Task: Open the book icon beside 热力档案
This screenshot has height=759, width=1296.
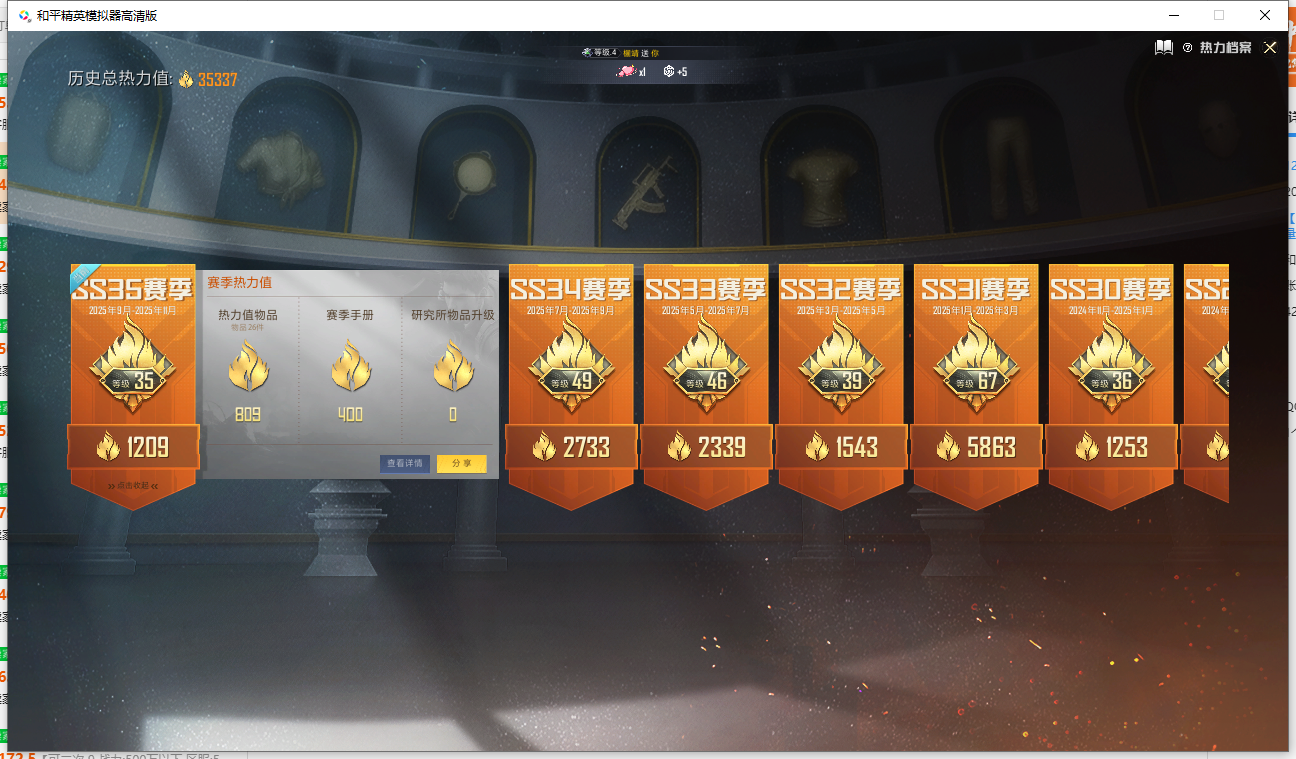Action: click(1164, 48)
